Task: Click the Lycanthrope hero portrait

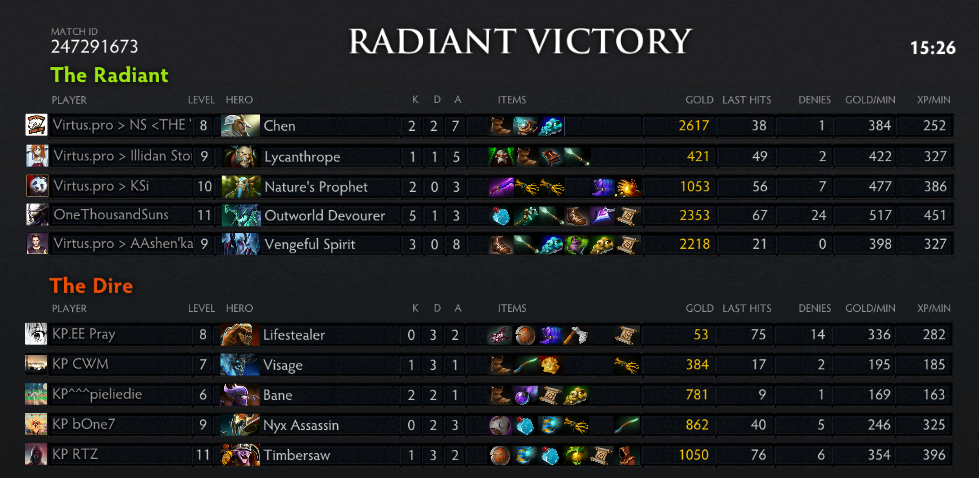Action: tap(239, 156)
